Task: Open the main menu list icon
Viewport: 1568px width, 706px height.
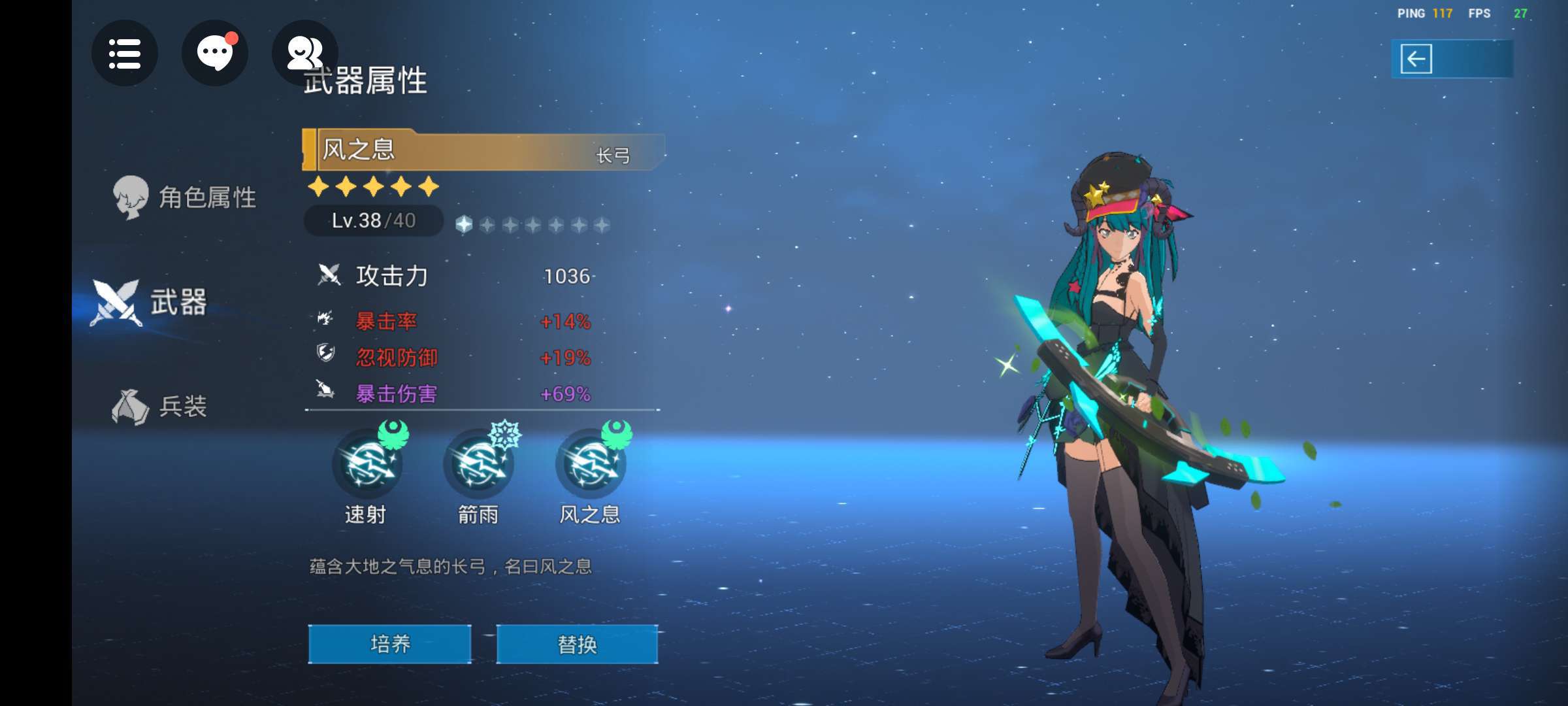Action: [124, 54]
